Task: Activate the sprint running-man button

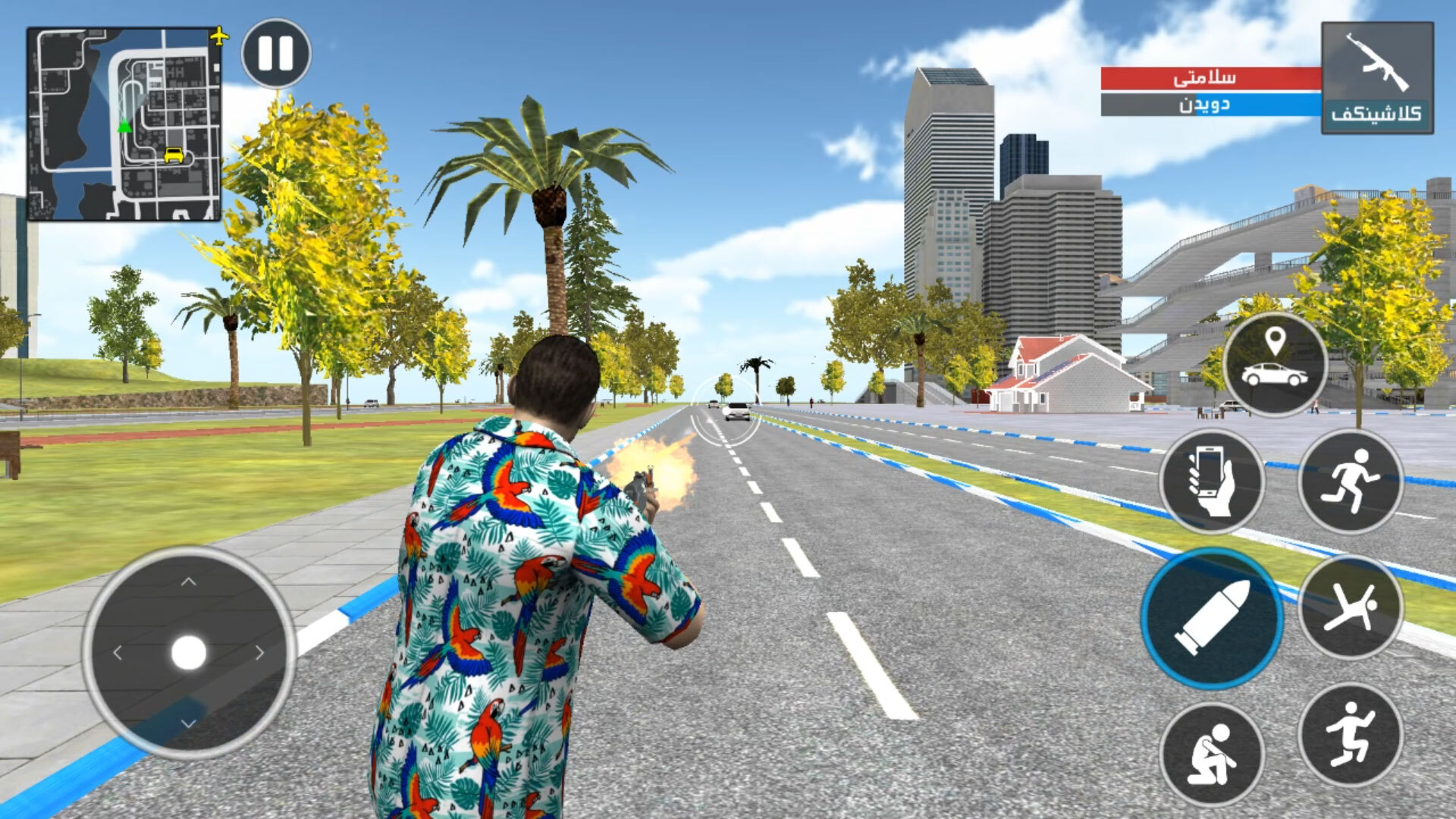Action: (x=1350, y=481)
